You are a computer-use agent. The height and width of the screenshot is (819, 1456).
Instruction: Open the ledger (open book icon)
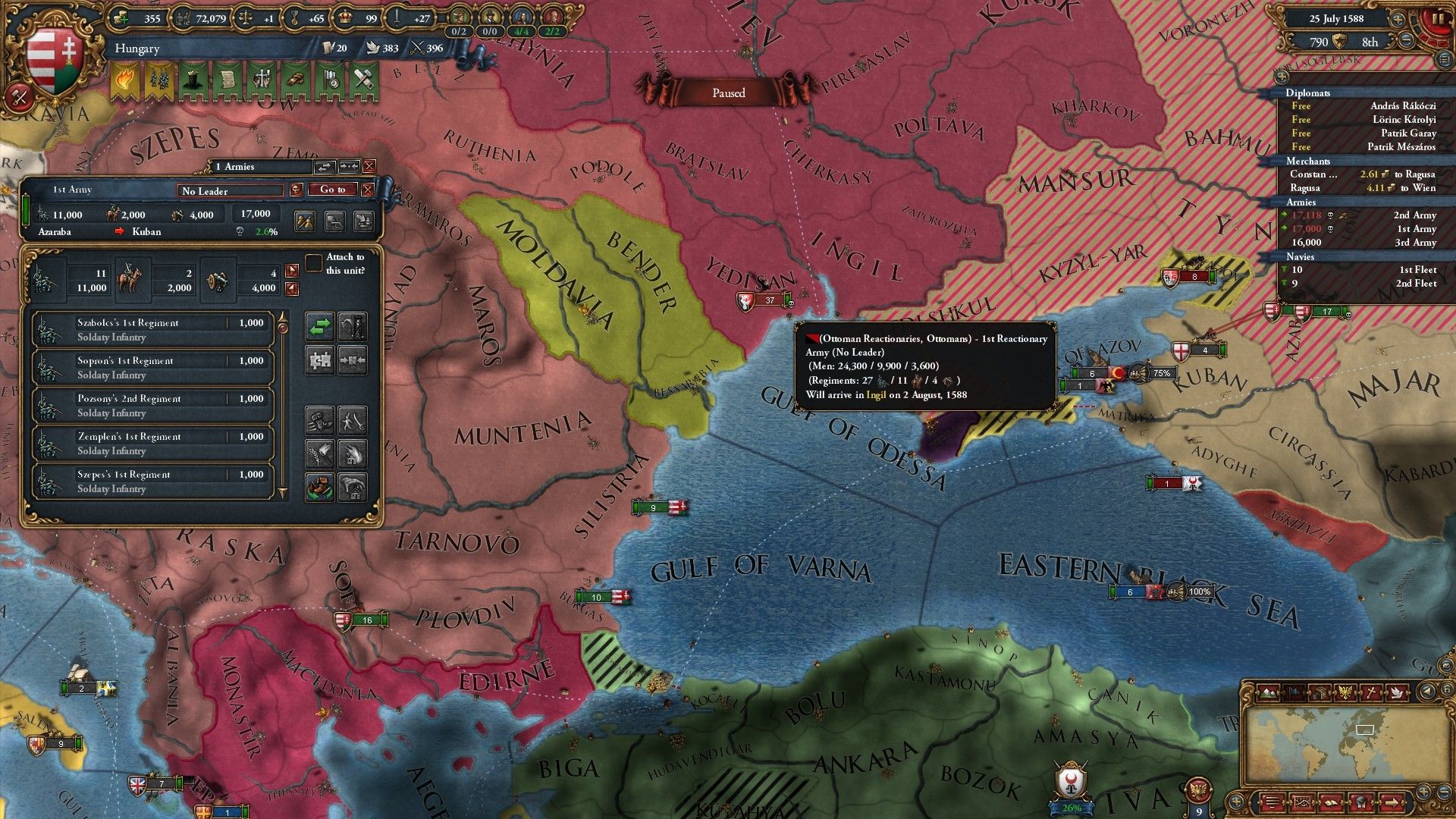(x=1330, y=802)
